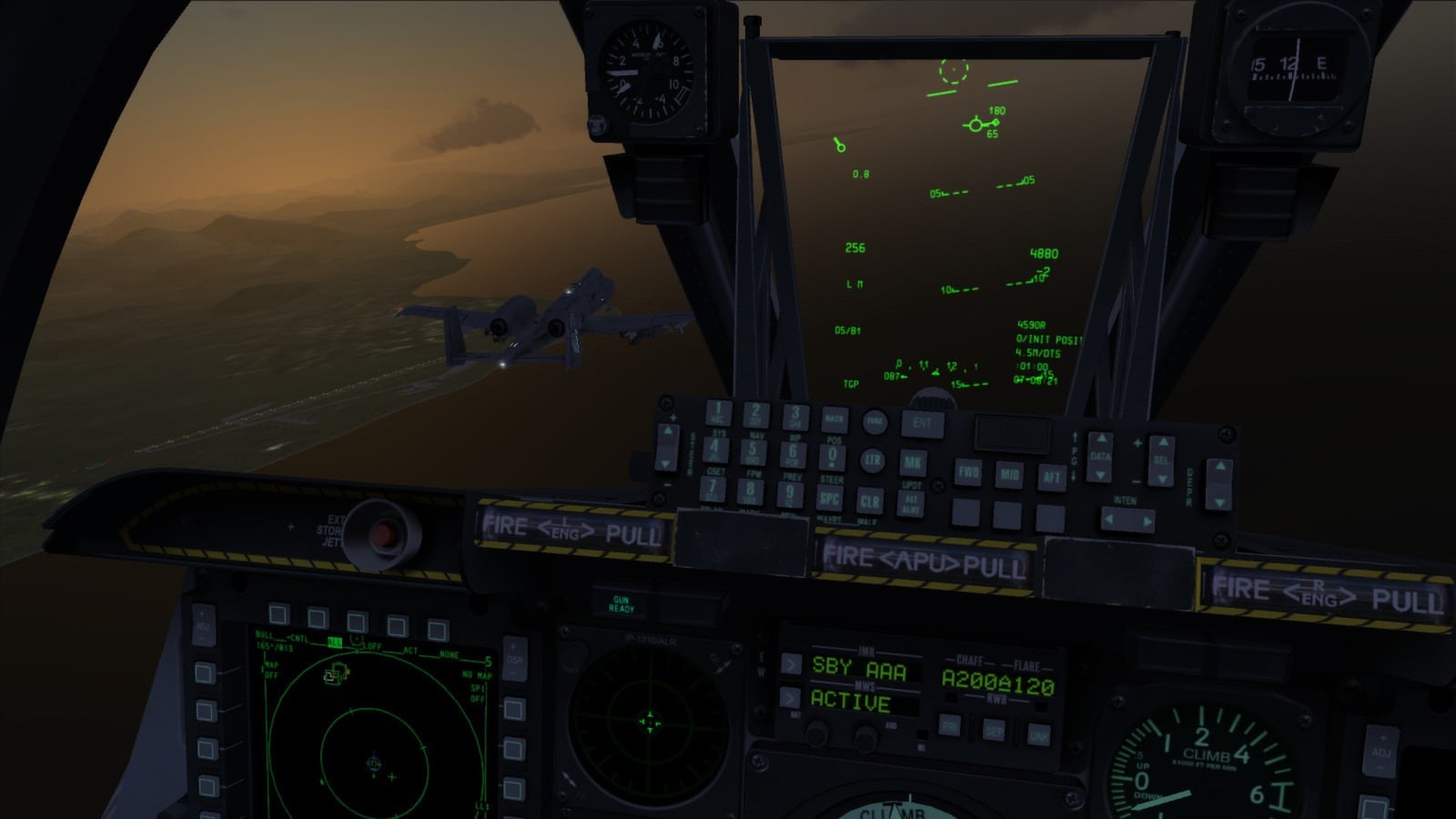Tap the ENT key on the UFC
The image size is (1456, 819).
[922, 422]
